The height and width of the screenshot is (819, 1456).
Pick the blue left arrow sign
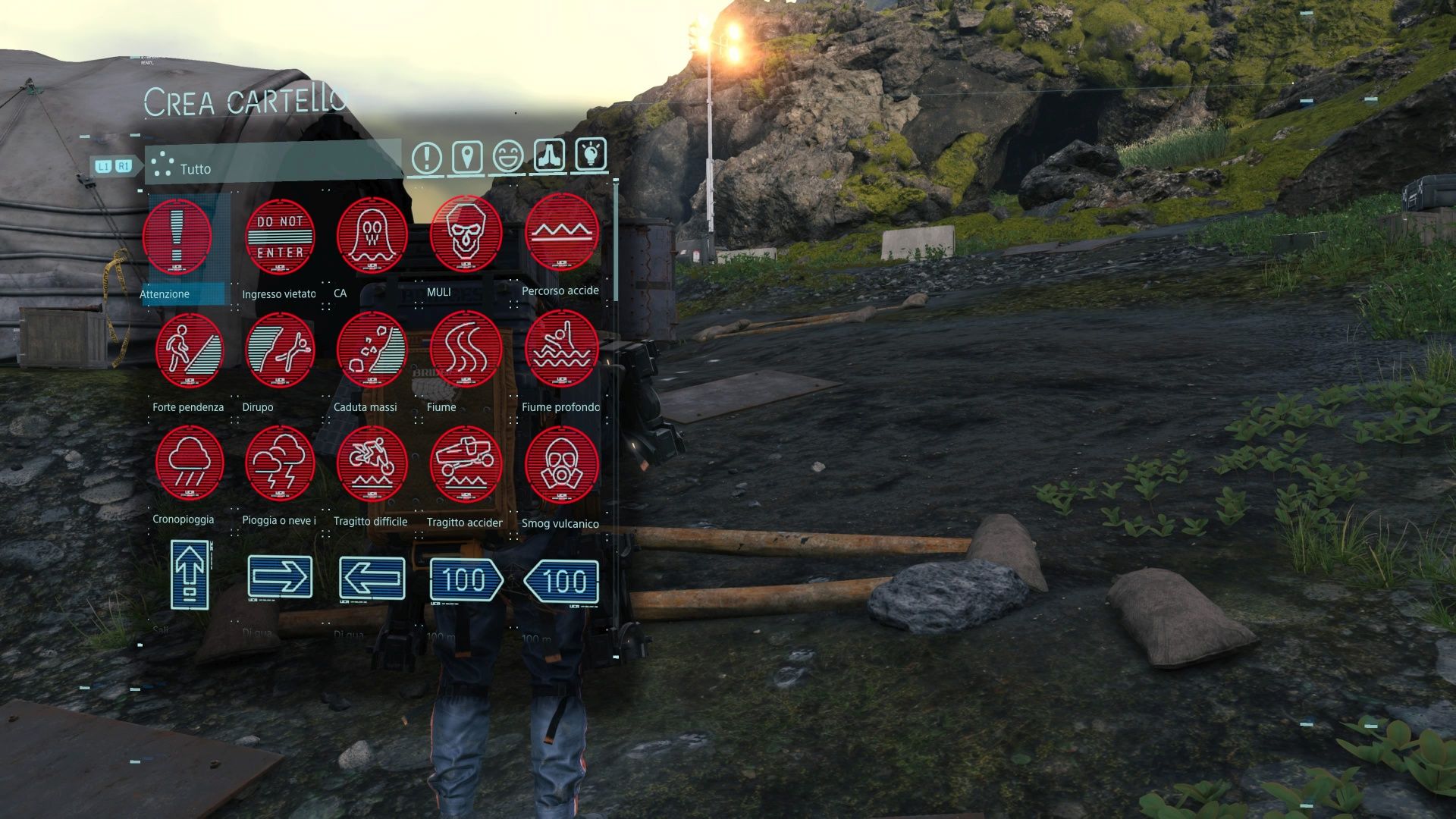point(372,578)
